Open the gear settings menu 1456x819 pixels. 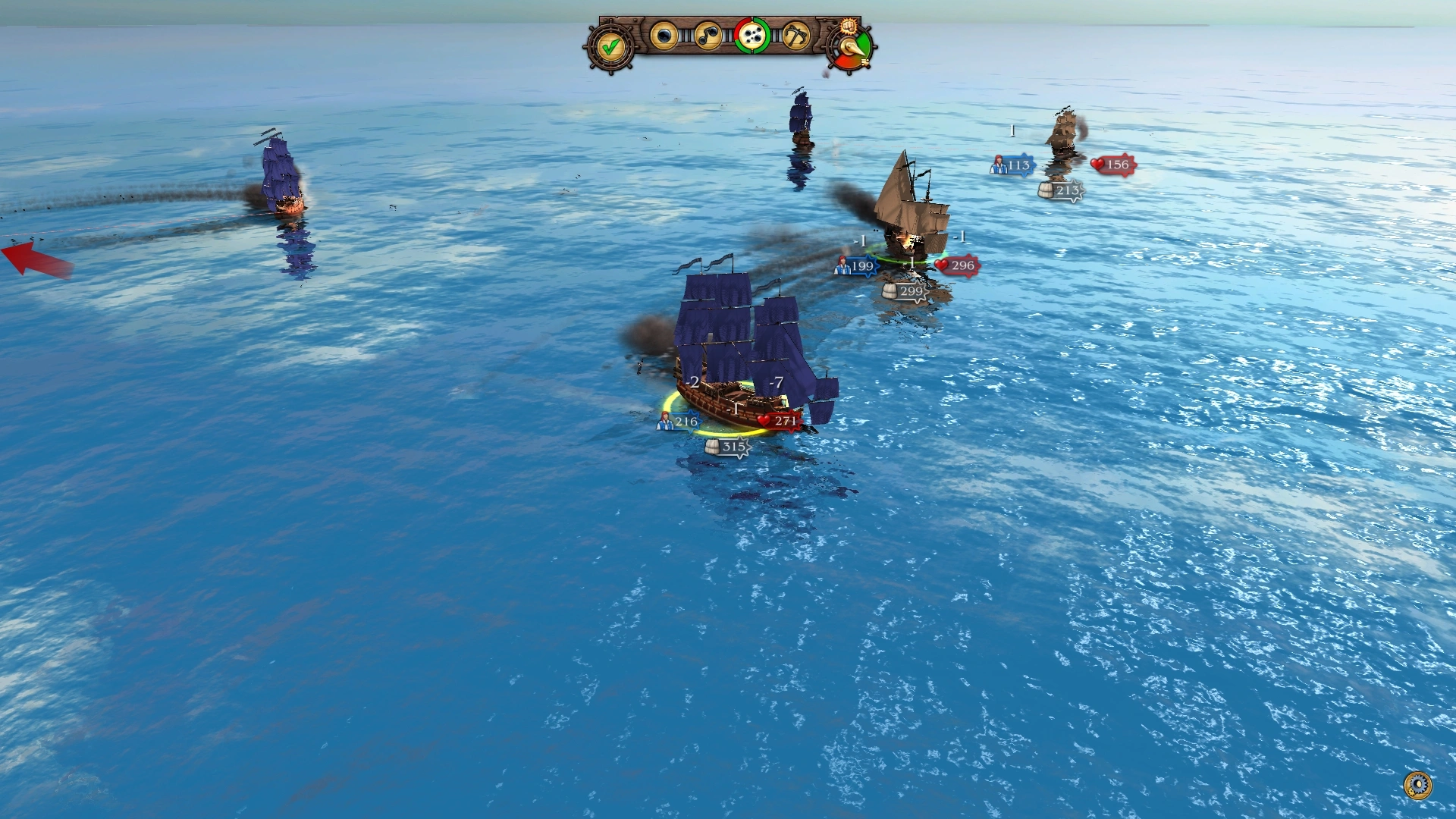pyautogui.click(x=1417, y=785)
